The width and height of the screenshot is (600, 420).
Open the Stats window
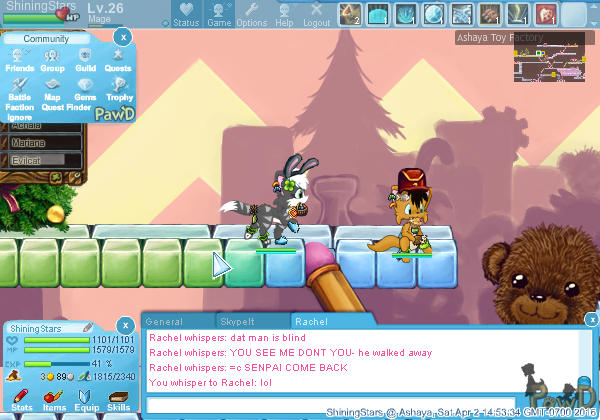[x=21, y=400]
